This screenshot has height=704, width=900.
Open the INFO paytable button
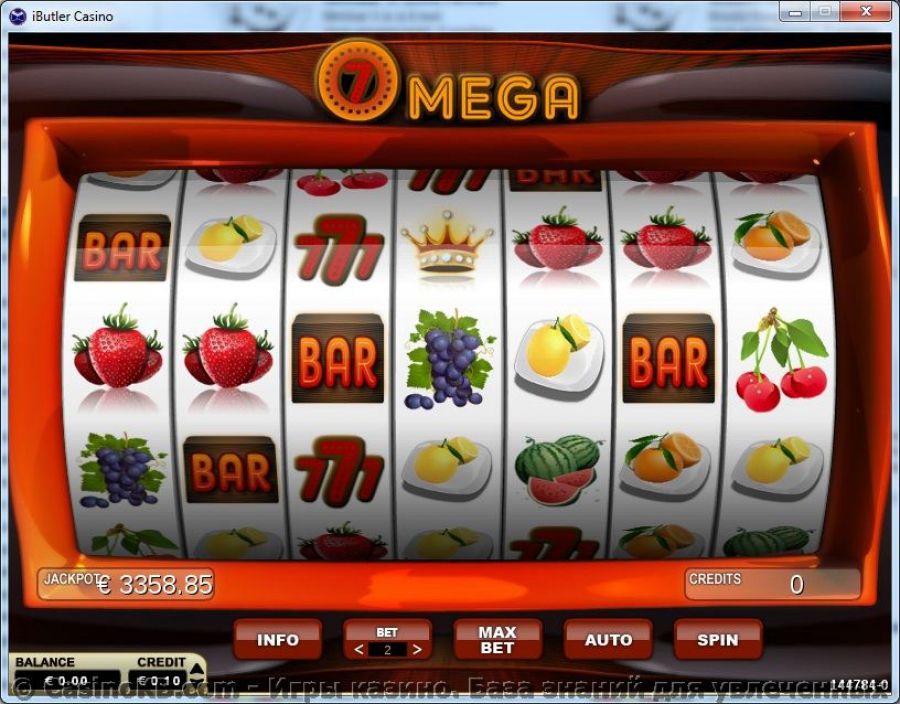278,640
